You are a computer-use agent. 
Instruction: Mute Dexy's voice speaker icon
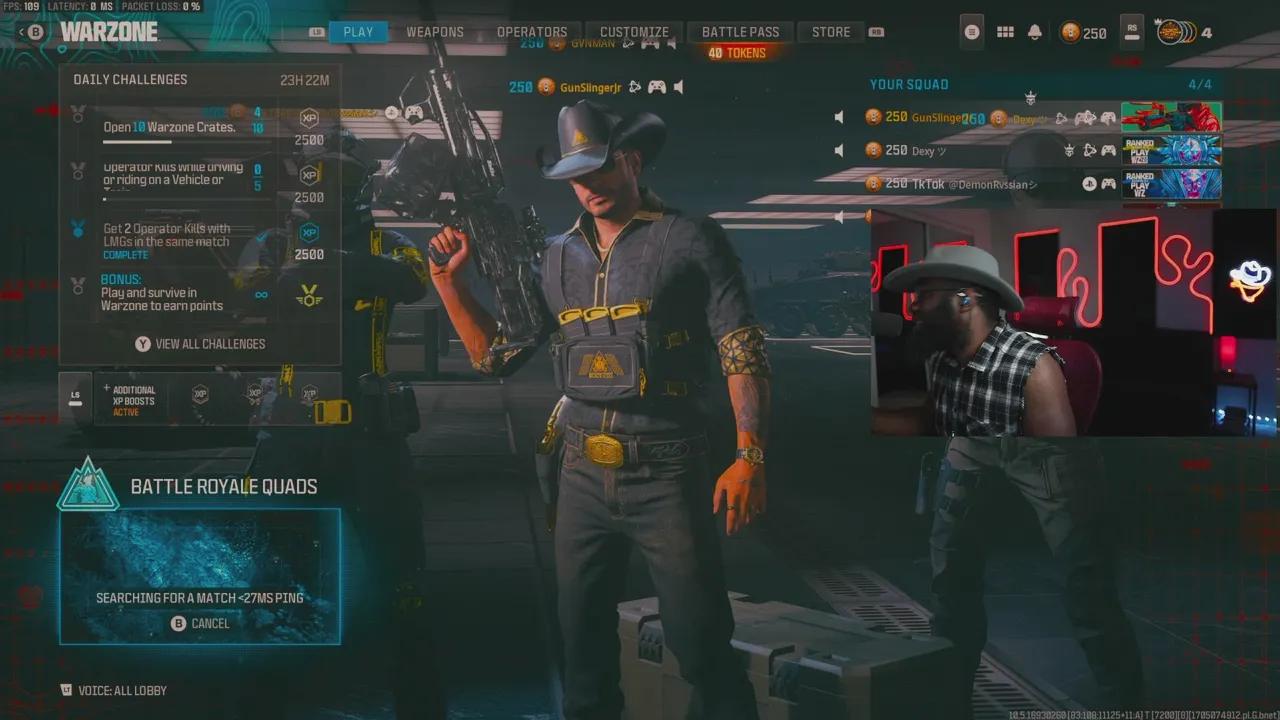point(838,149)
